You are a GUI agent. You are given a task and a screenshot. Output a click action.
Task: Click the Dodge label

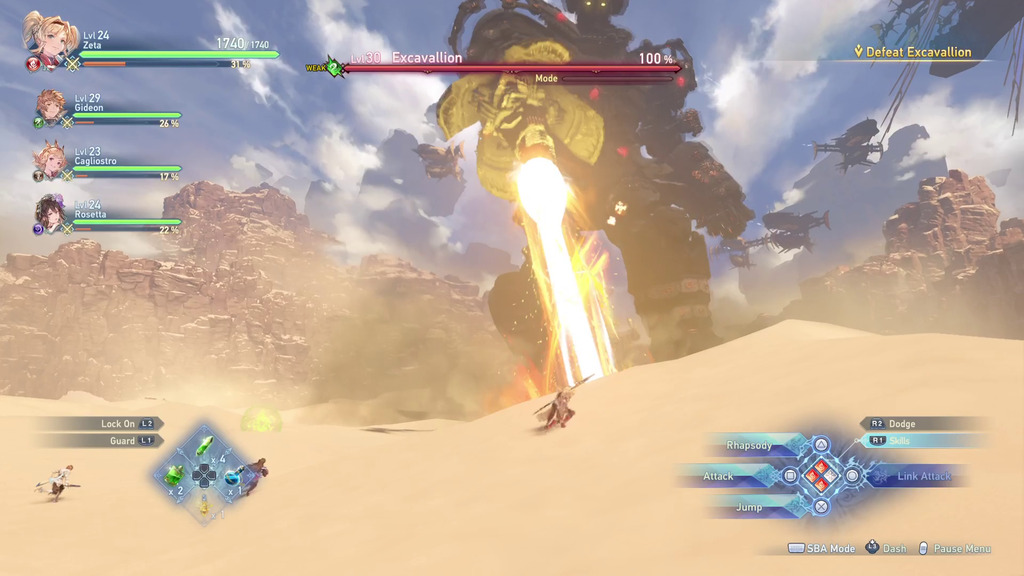click(901, 424)
